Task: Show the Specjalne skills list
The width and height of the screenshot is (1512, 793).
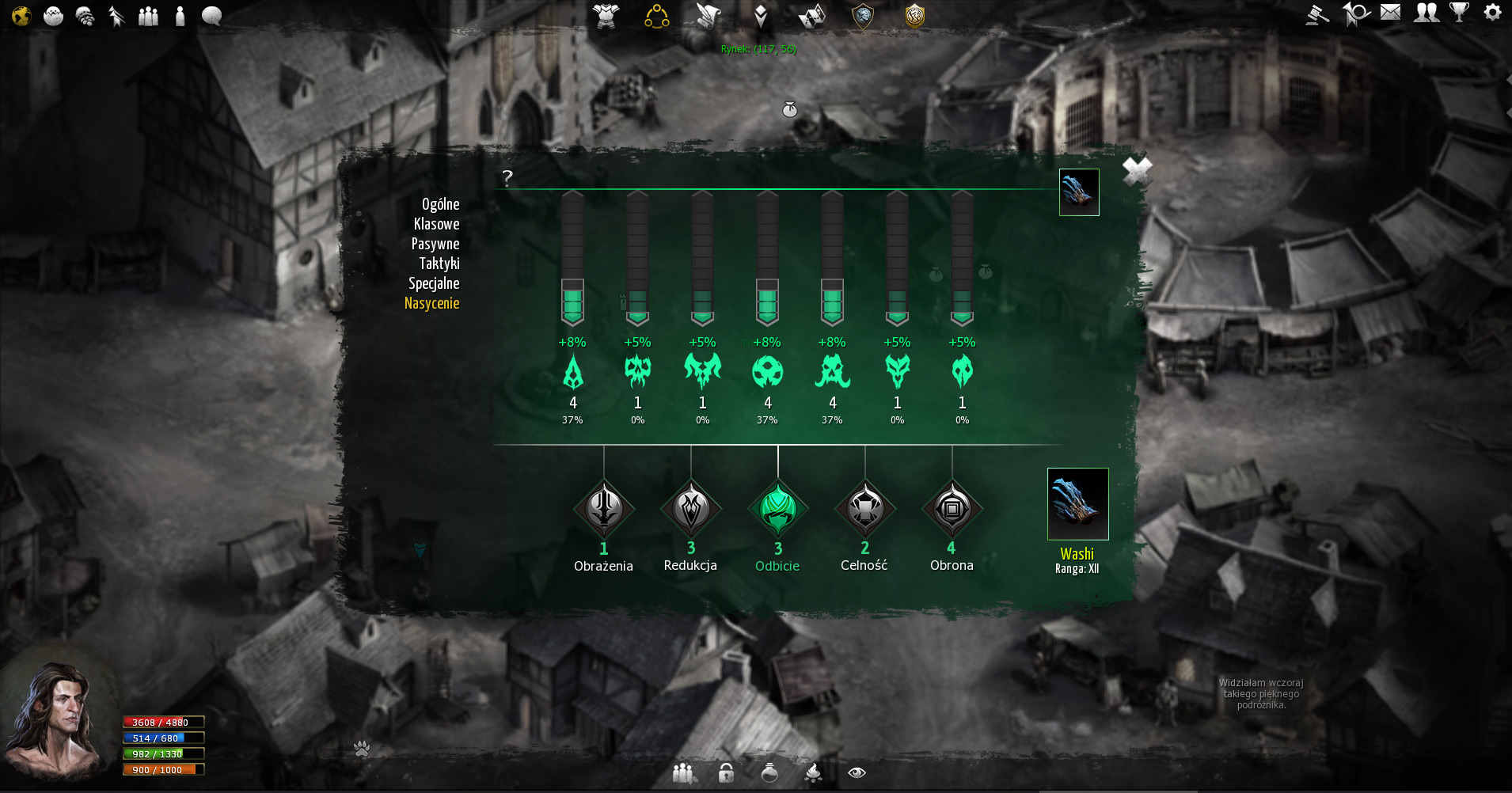Action: click(x=434, y=283)
